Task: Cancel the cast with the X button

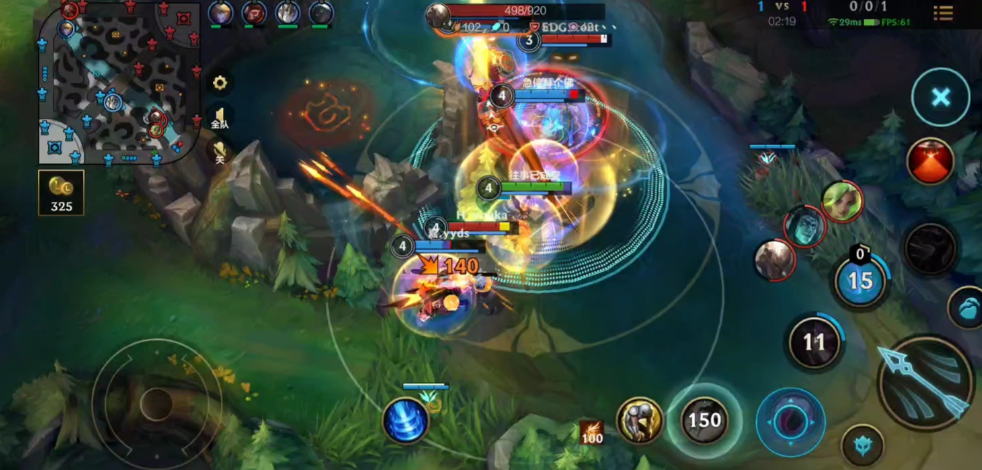Action: 940,97
